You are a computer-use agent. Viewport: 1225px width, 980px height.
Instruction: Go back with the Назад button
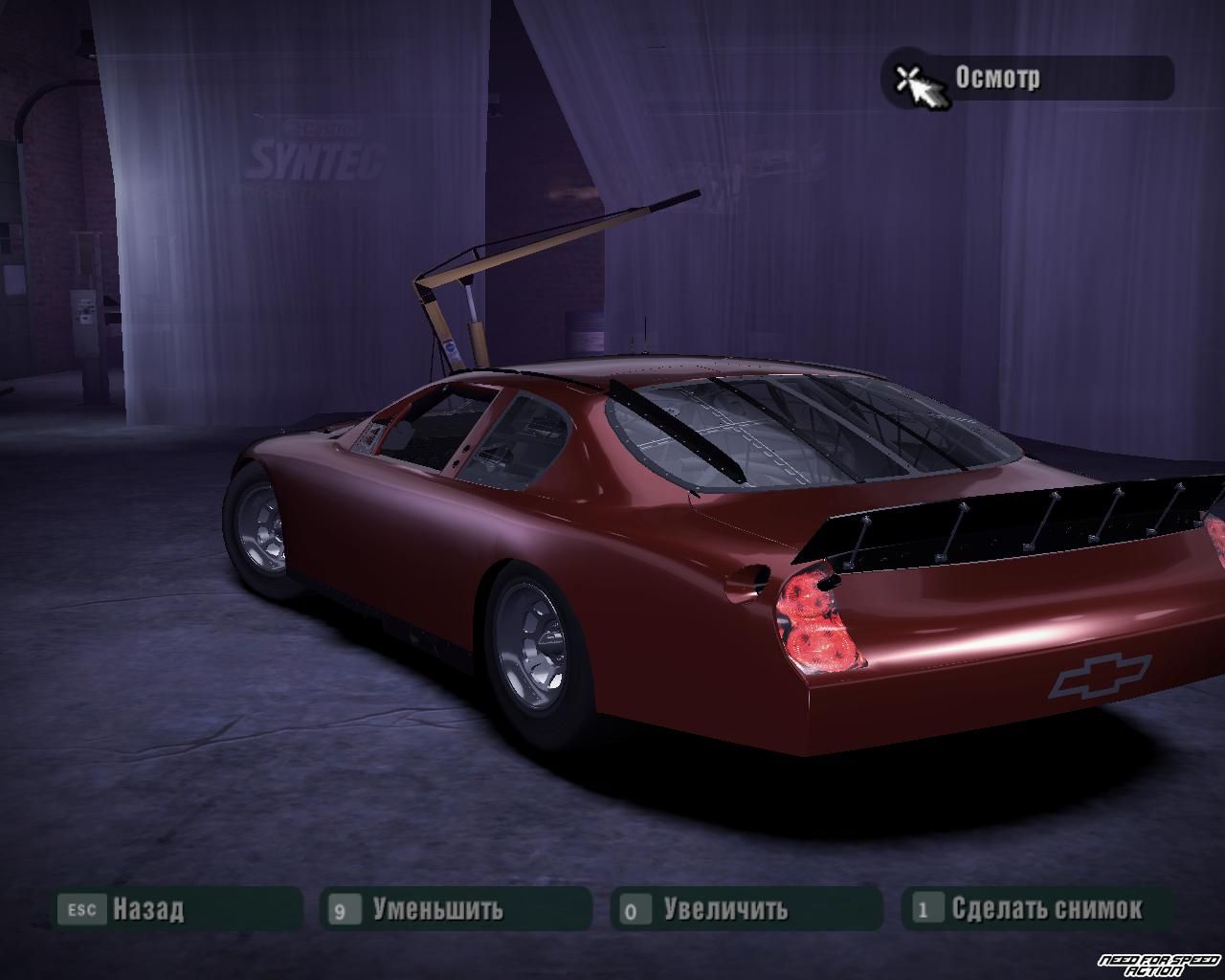(x=176, y=907)
